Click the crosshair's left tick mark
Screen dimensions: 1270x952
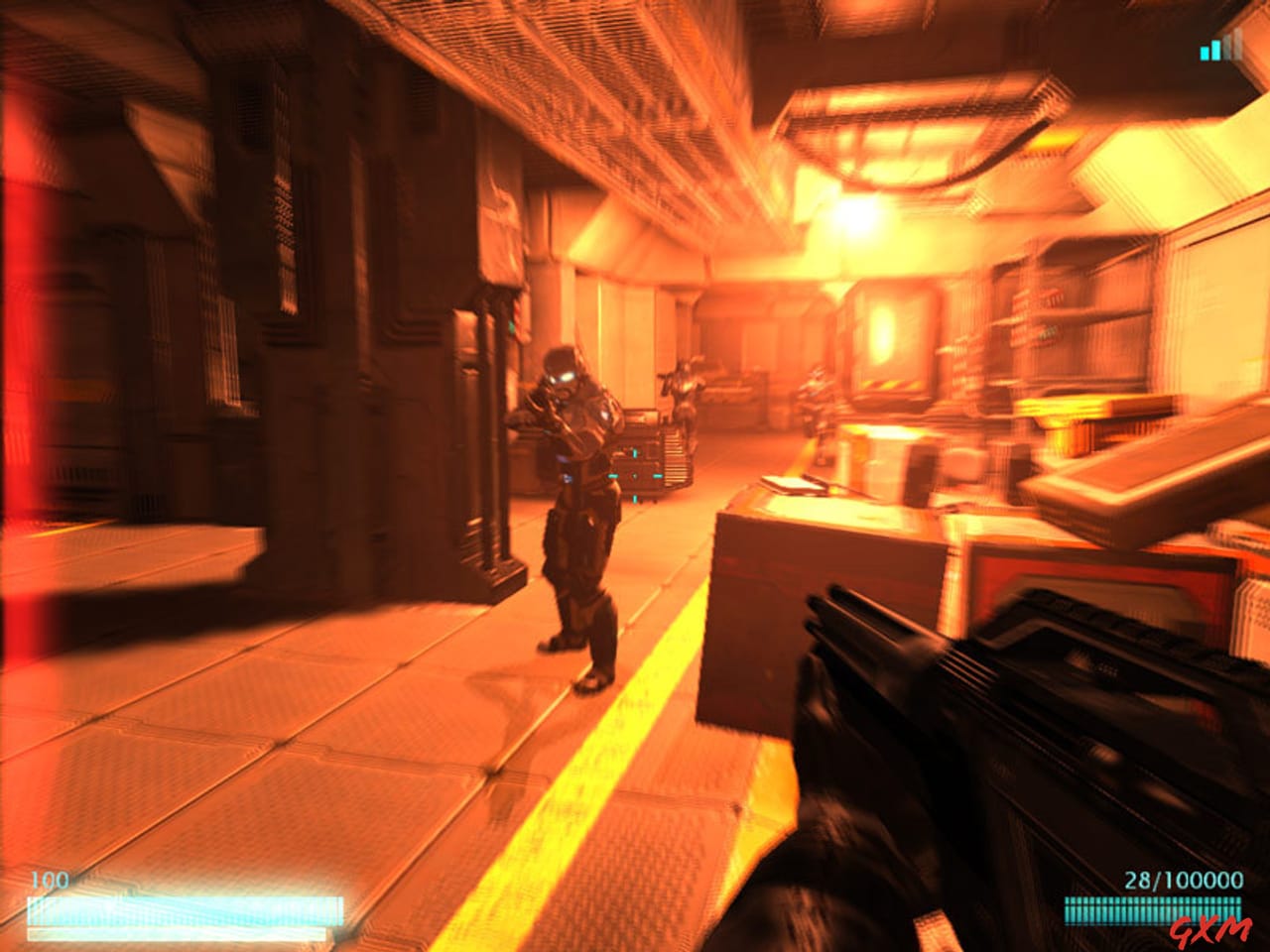[x=613, y=476]
